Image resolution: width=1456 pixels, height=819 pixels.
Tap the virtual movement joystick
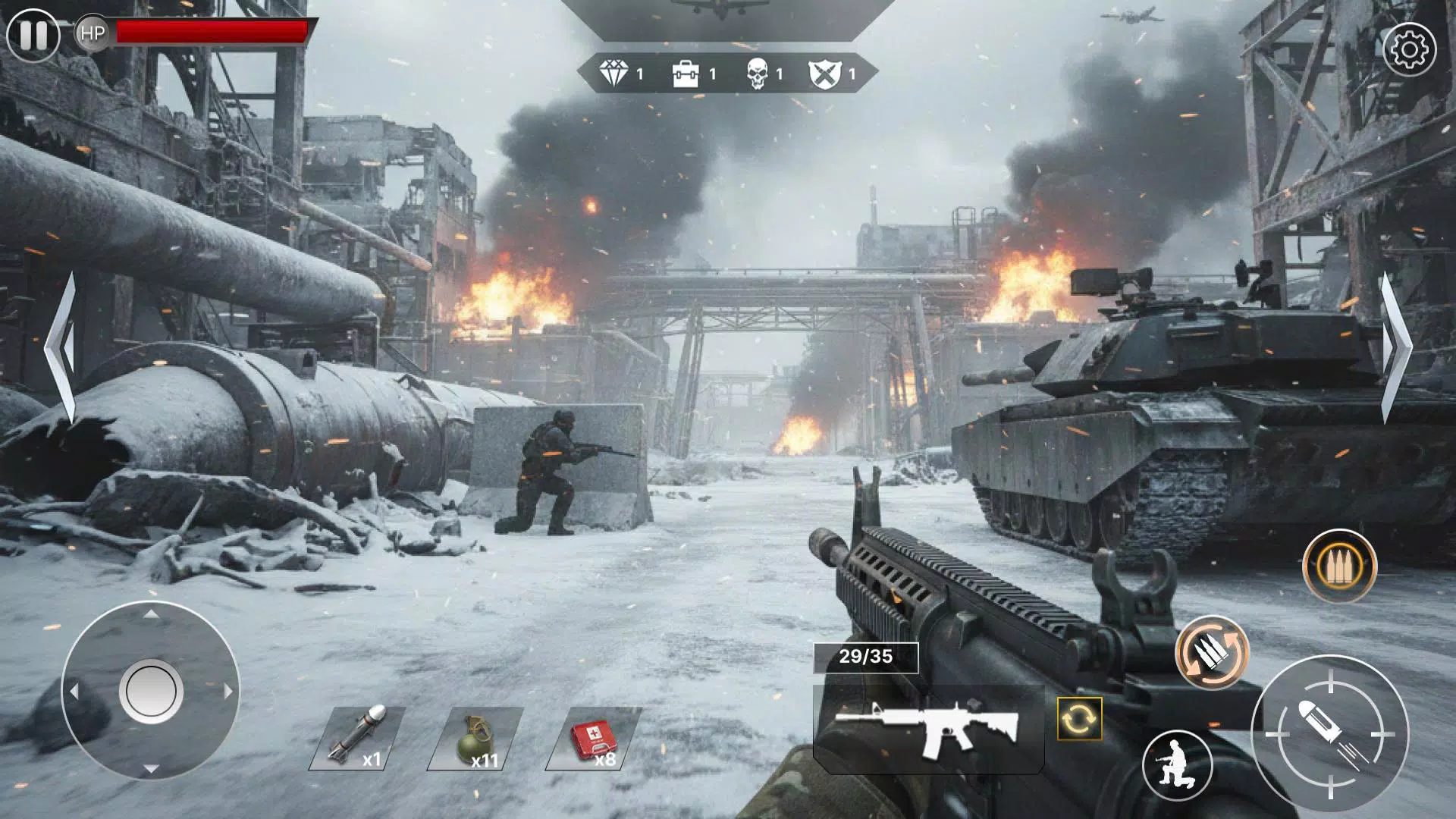coord(150,691)
